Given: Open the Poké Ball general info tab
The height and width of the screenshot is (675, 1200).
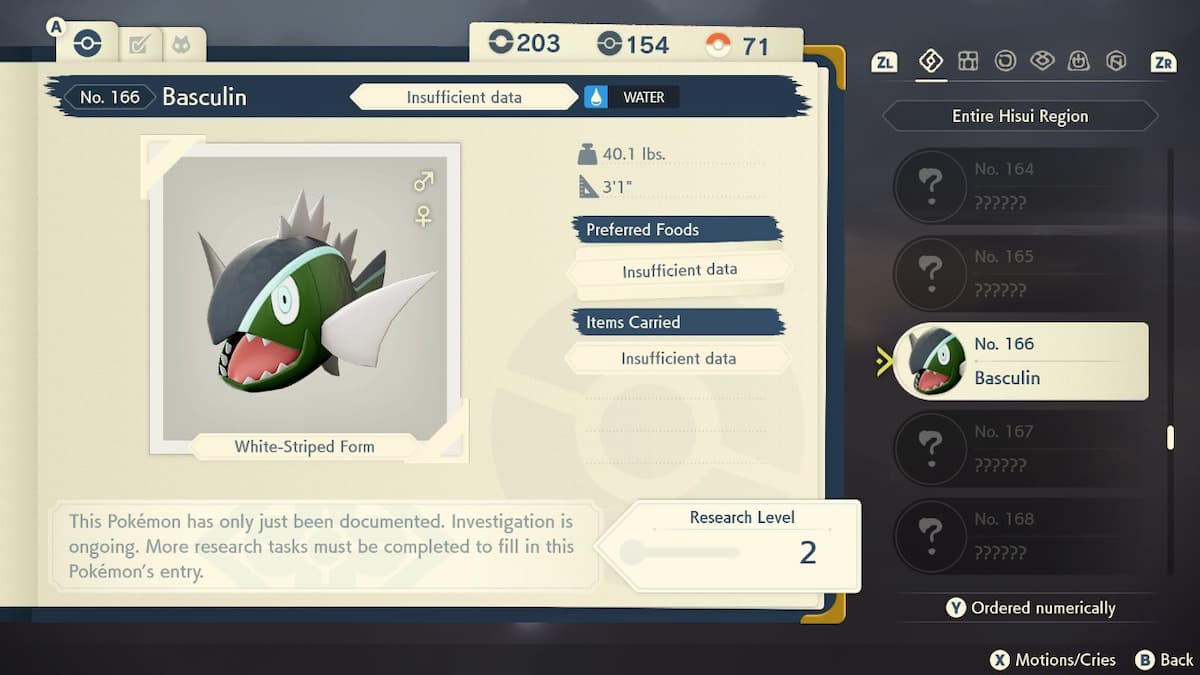Looking at the screenshot, I should [x=87, y=44].
